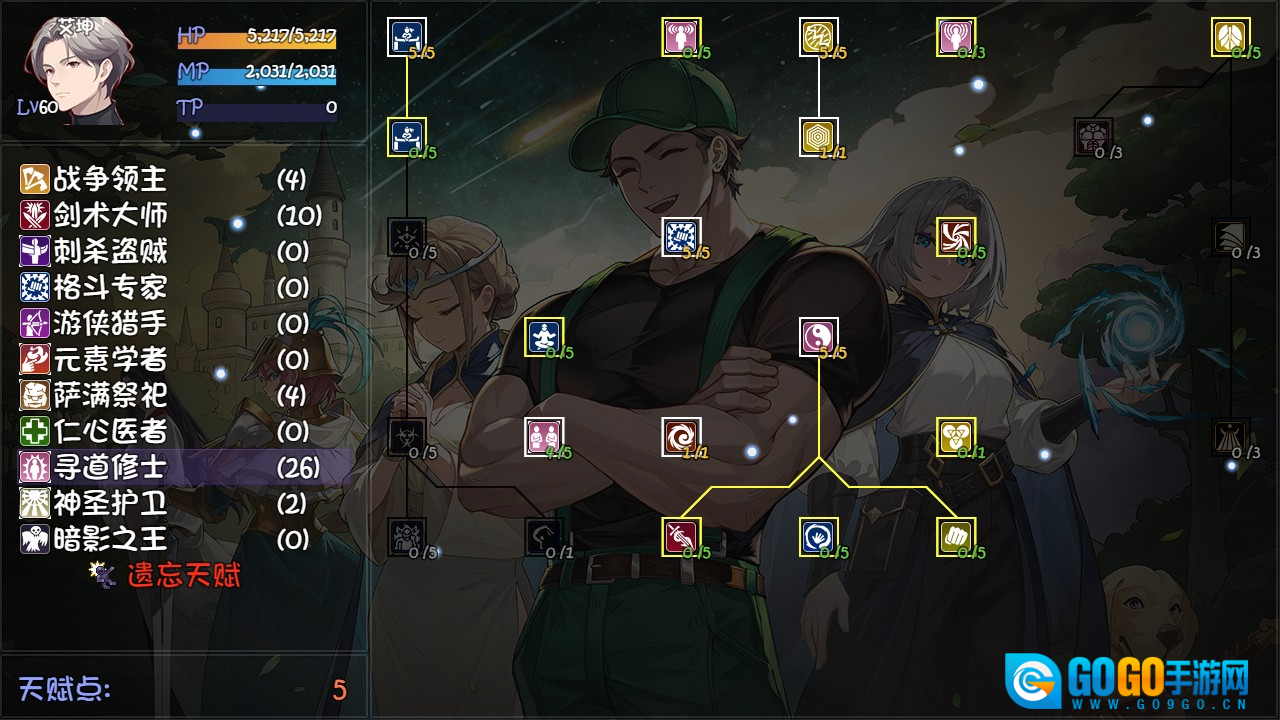The height and width of the screenshot is (720, 1280).
Task: Switch to the 萨满祭祀 talents
Action: click(x=110, y=396)
